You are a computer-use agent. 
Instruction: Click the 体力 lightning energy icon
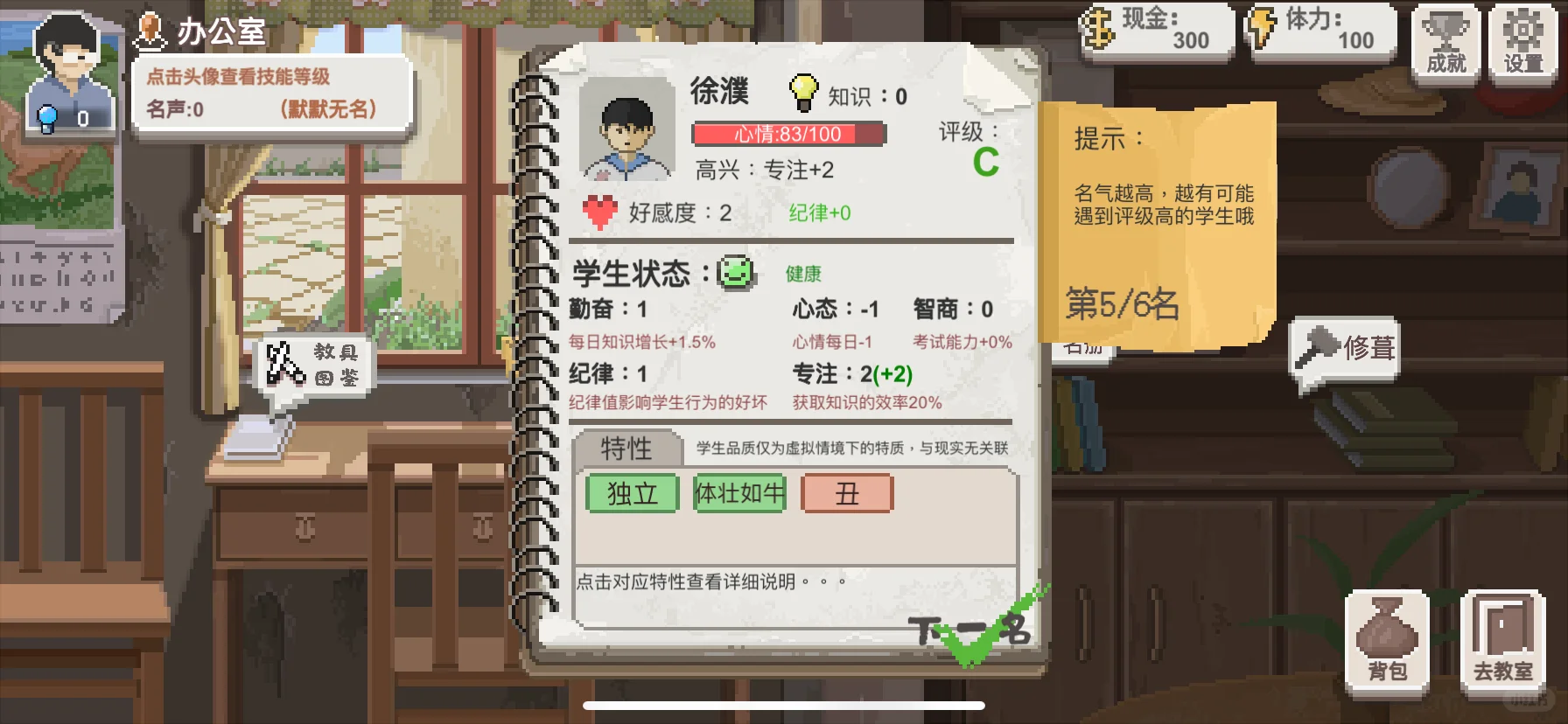1260,29
